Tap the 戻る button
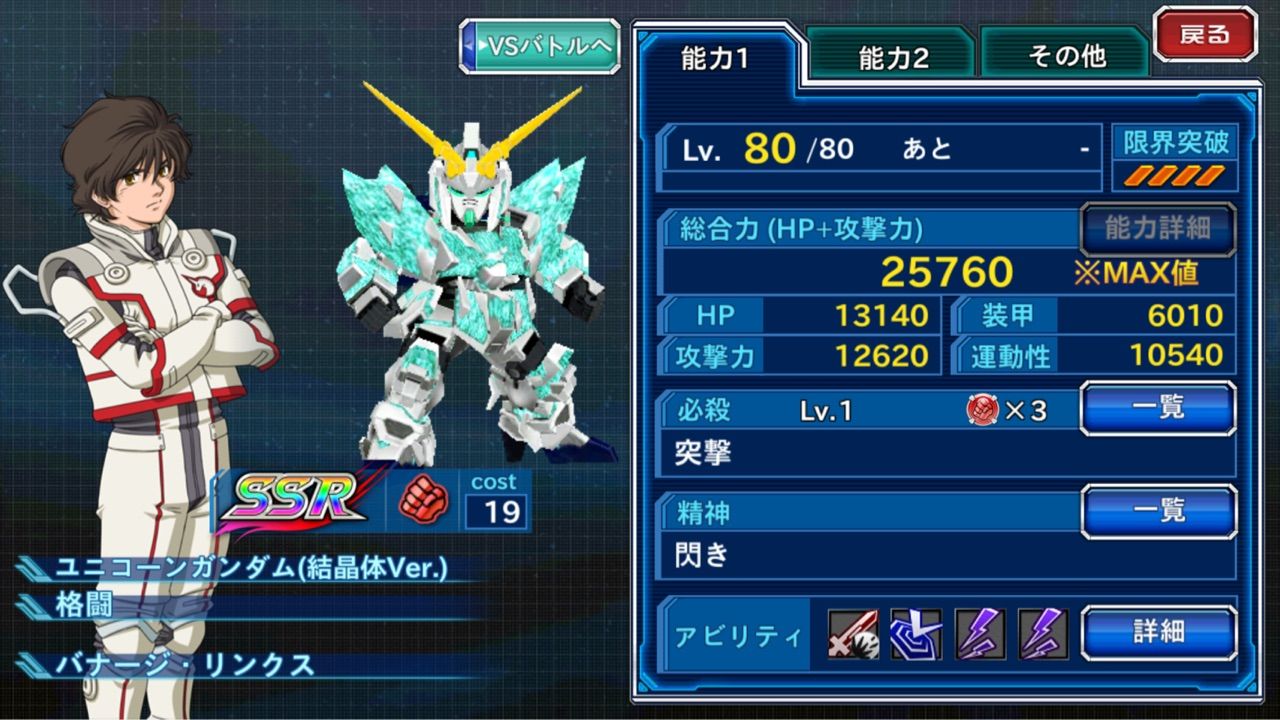Viewport: 1280px width, 720px height. [x=1206, y=33]
